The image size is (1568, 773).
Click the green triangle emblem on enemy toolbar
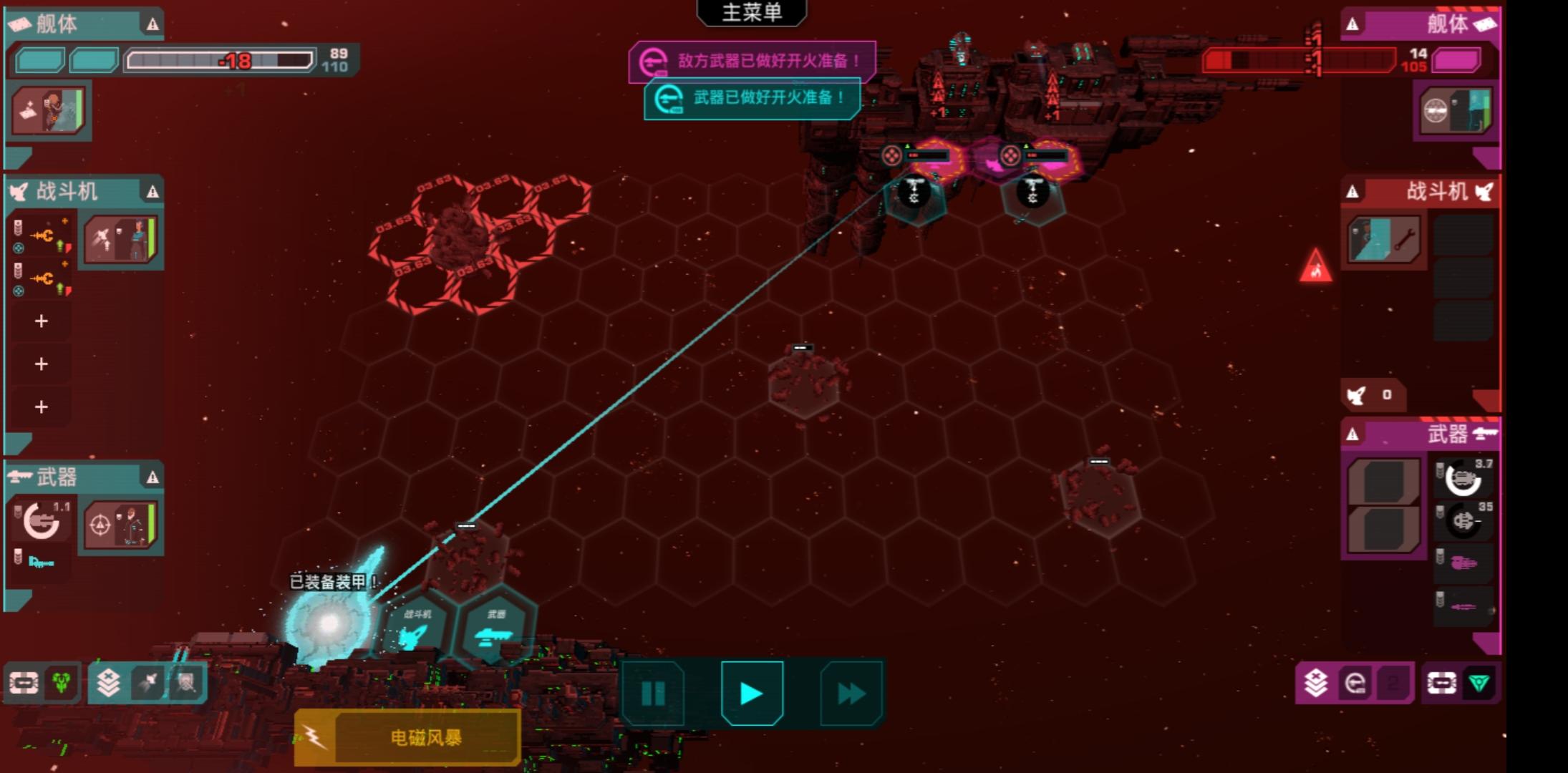point(1479,683)
